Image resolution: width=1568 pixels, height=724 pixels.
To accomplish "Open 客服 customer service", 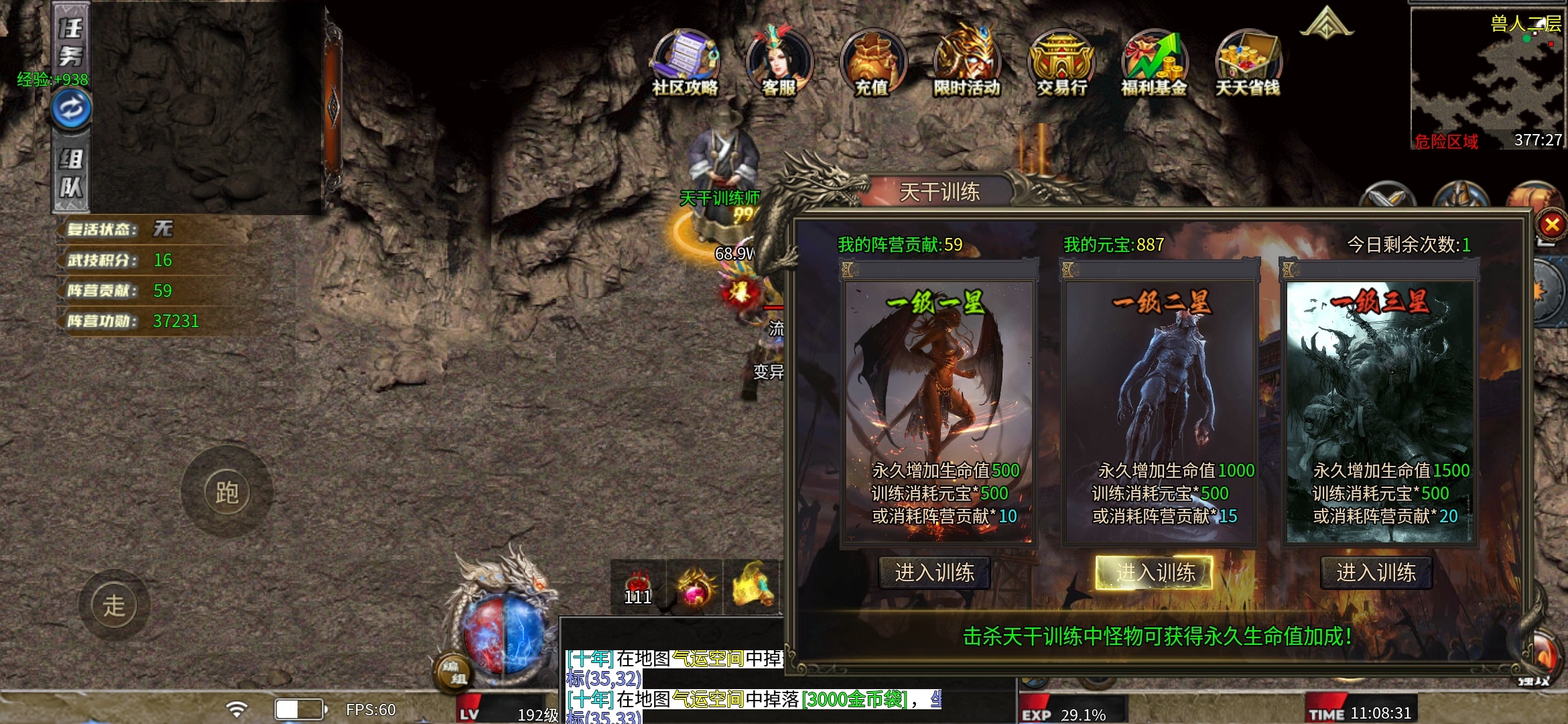I will click(x=779, y=63).
